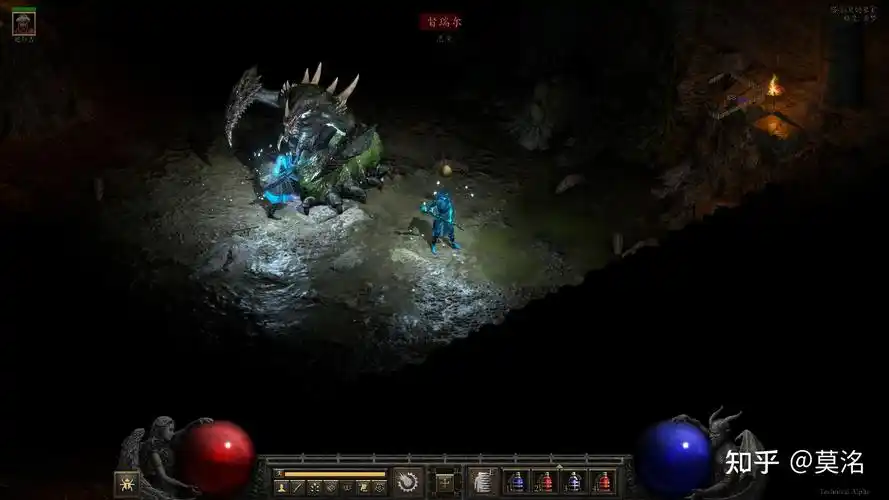Activate the spiked-ring skill icon
Viewport: 889px width, 500px height.
(408, 481)
